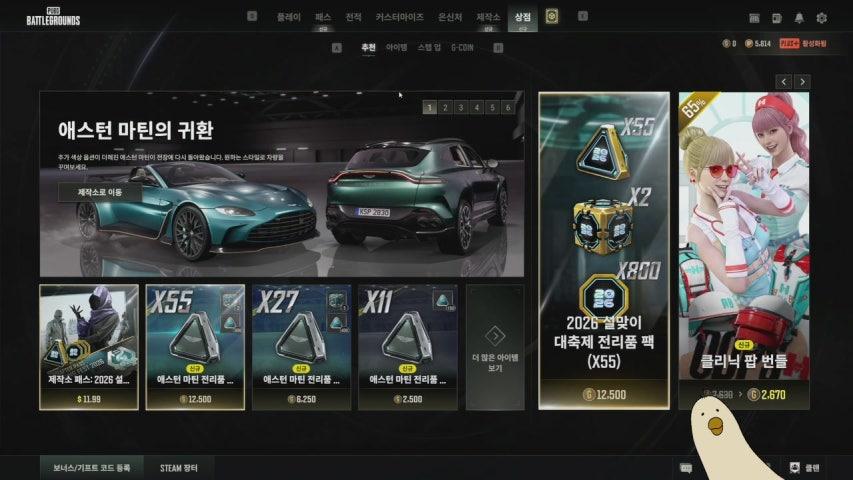Open the 커스터마이즈 (Customize) menu

[x=399, y=17]
